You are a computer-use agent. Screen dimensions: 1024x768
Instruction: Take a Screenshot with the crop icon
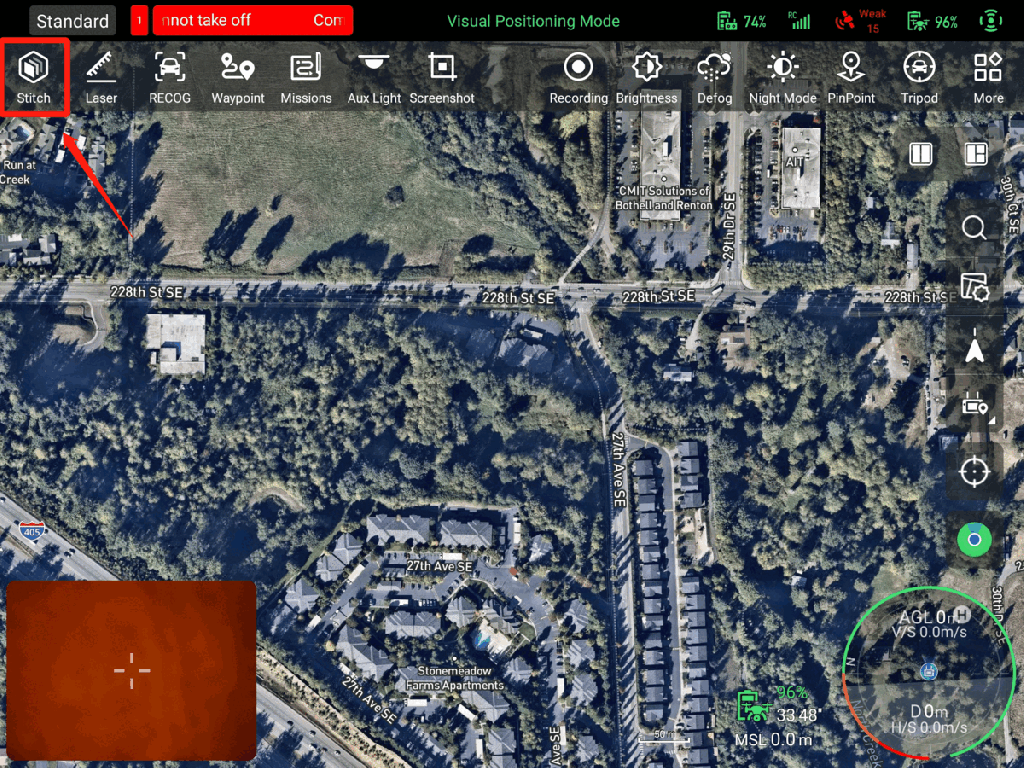pyautogui.click(x=442, y=76)
